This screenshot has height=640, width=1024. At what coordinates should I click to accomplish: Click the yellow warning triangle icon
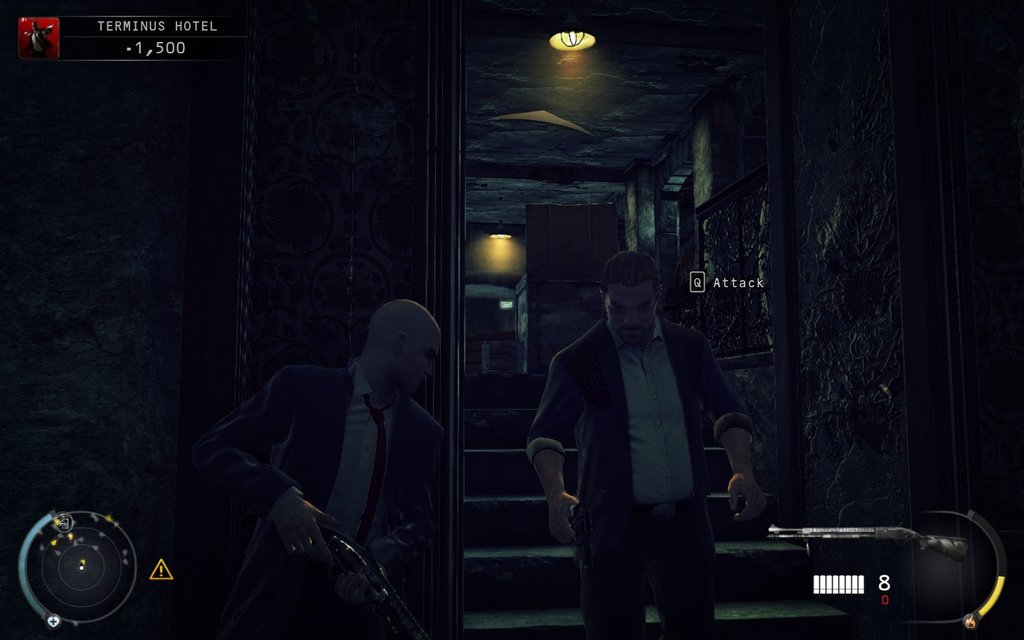point(161,570)
